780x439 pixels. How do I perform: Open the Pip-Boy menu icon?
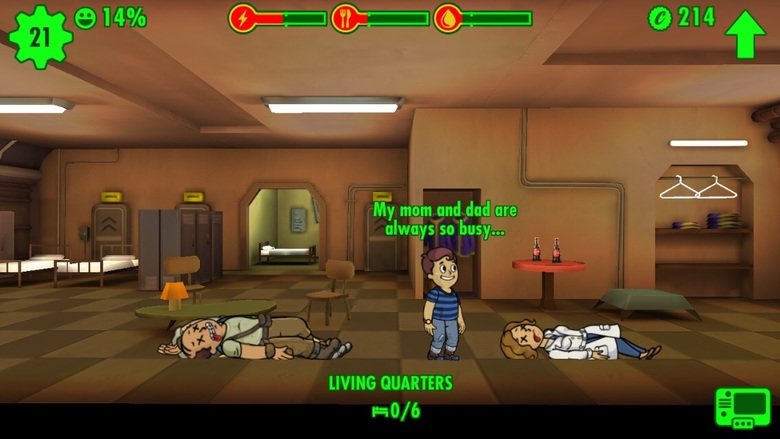tap(742, 408)
